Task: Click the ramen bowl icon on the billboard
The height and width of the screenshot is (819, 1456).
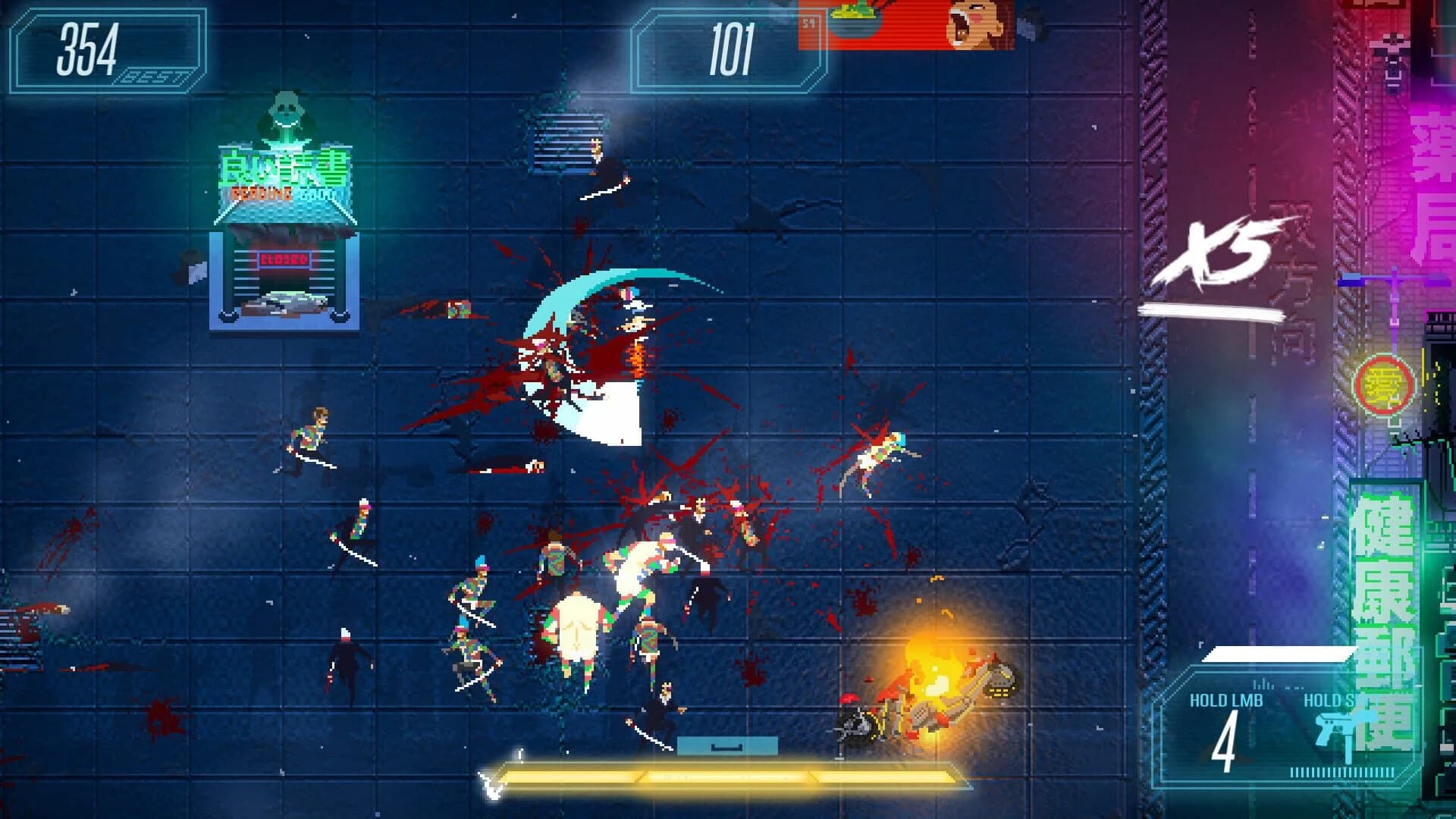Action: [x=855, y=19]
